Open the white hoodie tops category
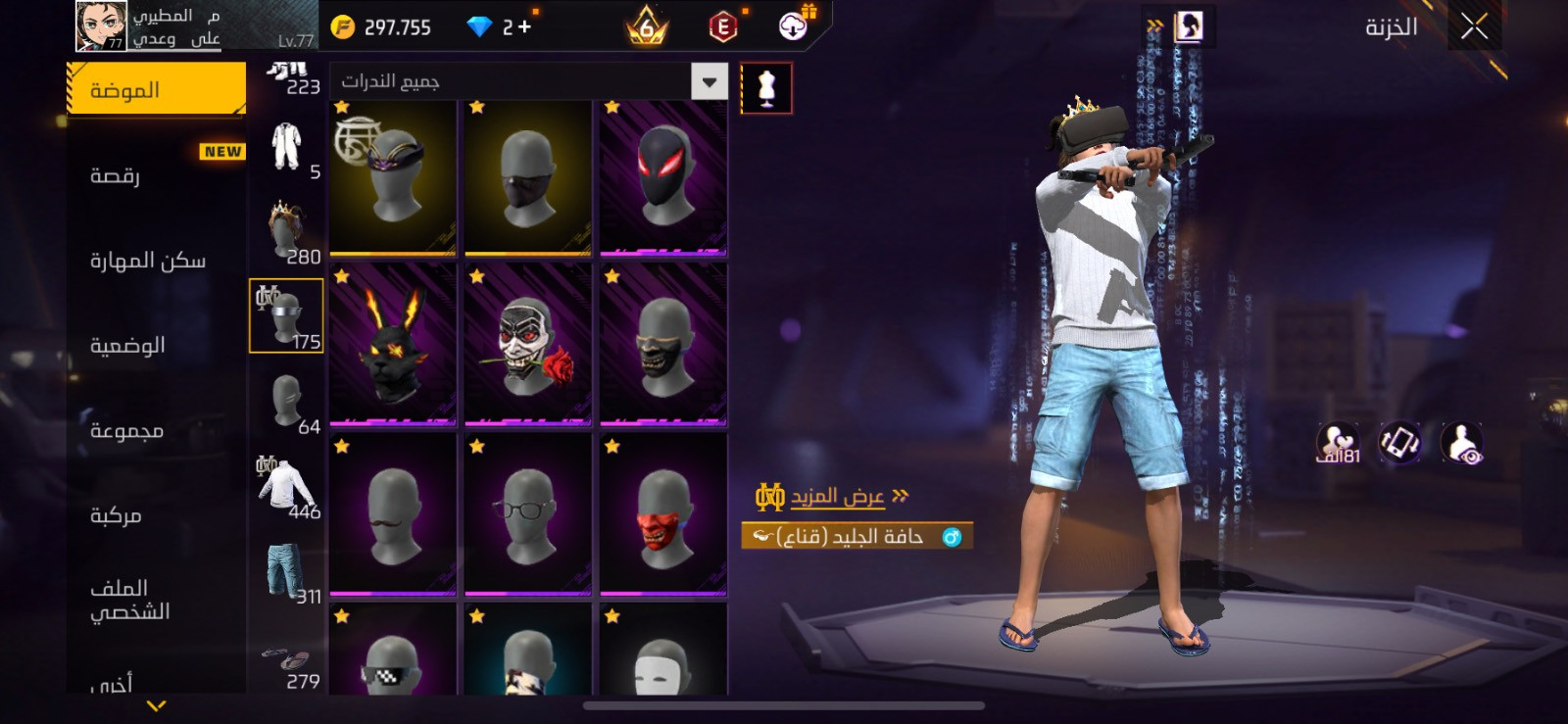Viewport: 1568px width, 724px height. (286, 487)
